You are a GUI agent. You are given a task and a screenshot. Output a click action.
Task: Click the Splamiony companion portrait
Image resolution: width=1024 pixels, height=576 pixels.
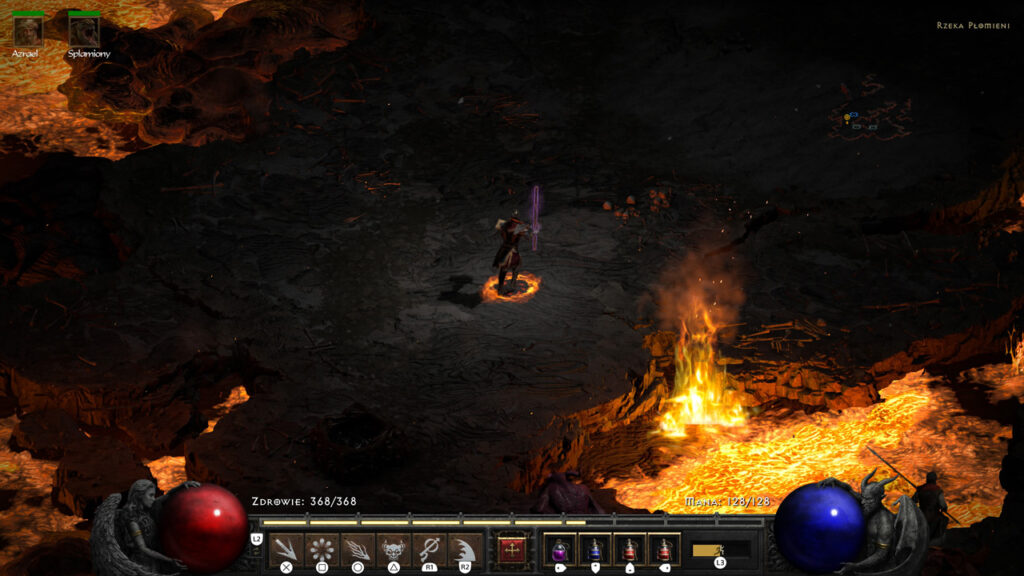coord(84,30)
